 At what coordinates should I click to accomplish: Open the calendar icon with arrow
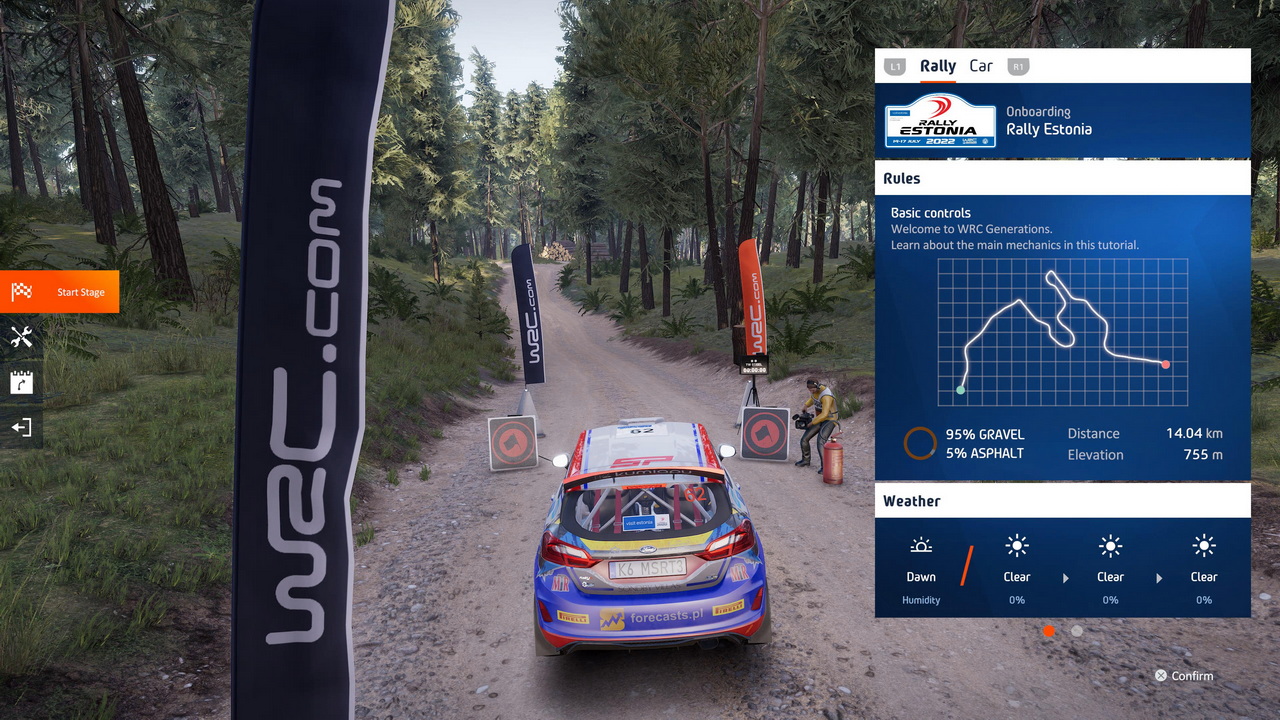pos(21,382)
